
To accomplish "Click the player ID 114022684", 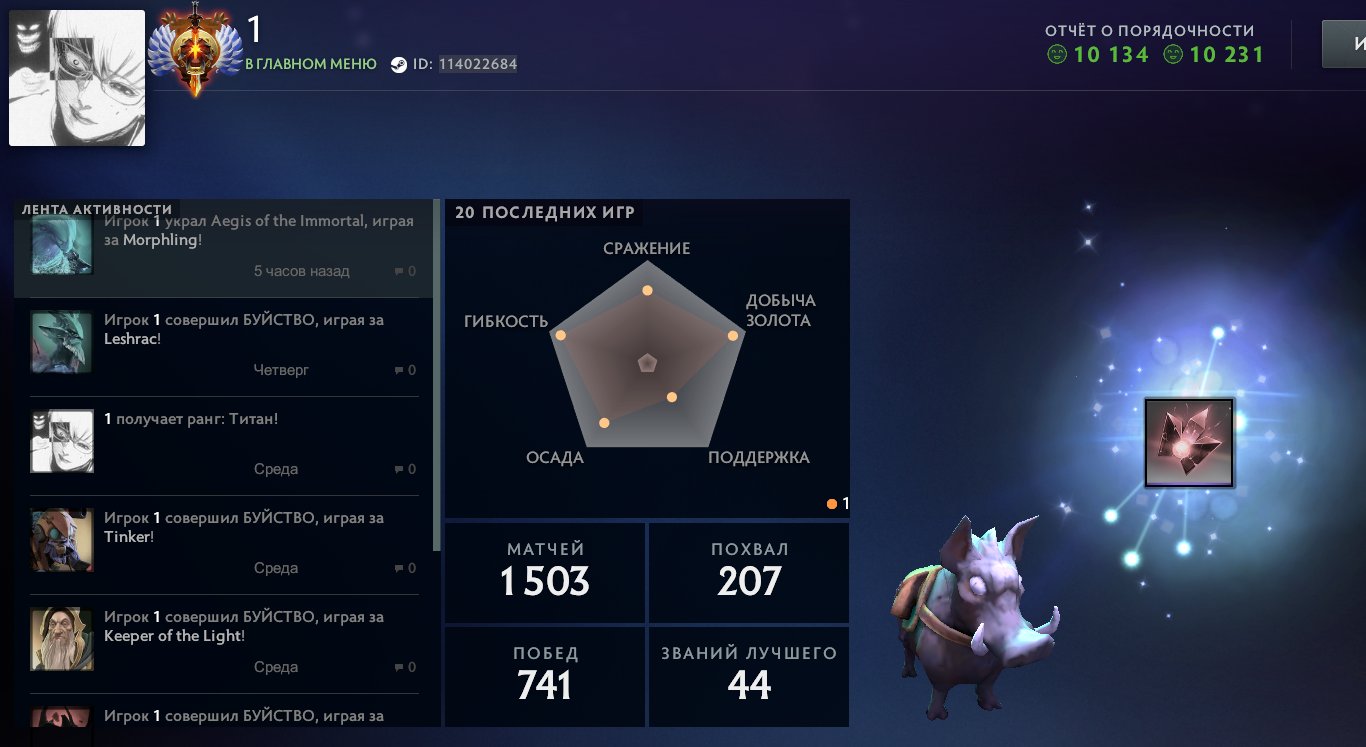I will [476, 63].
